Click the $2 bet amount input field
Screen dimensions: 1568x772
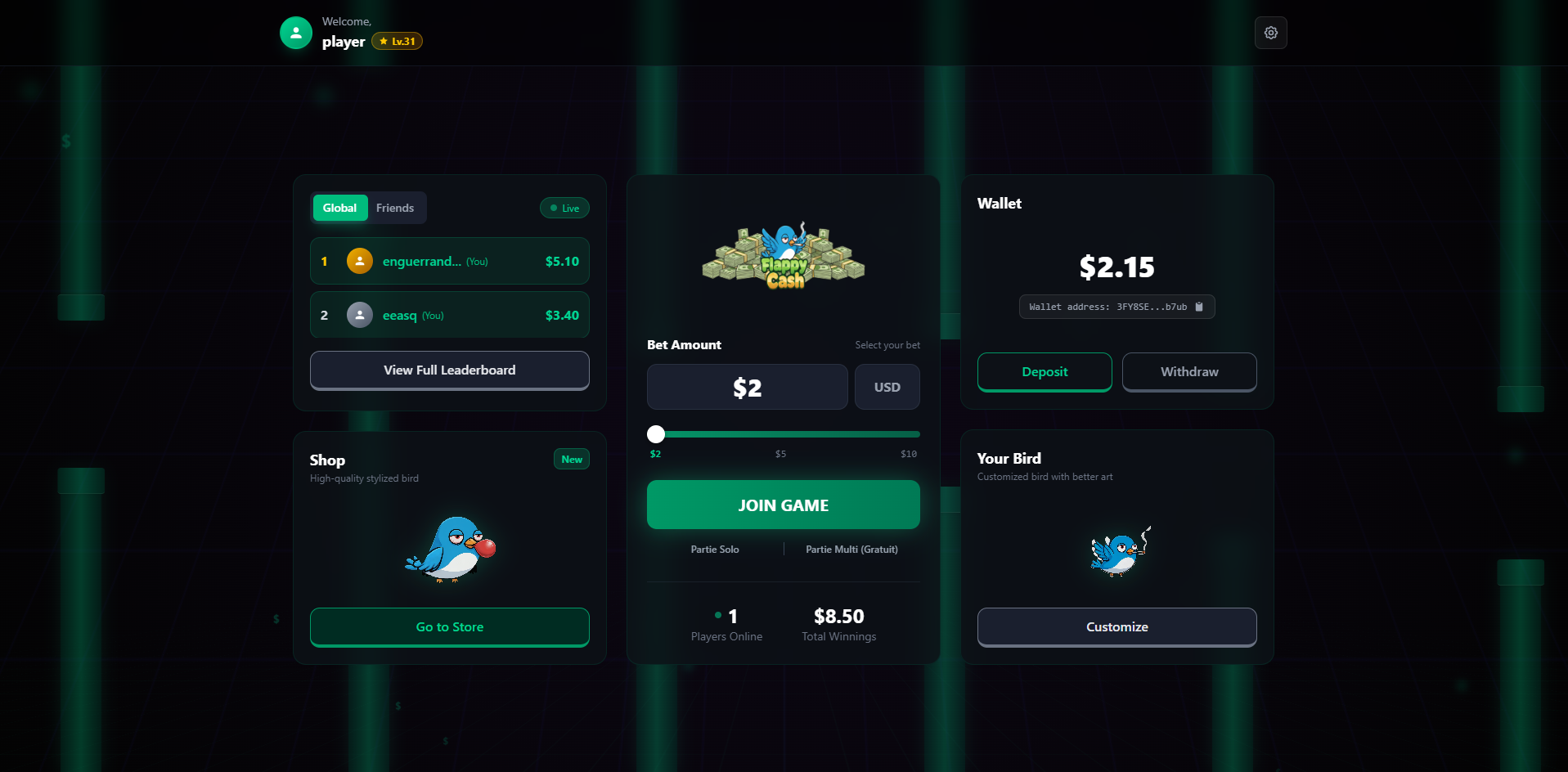point(746,386)
